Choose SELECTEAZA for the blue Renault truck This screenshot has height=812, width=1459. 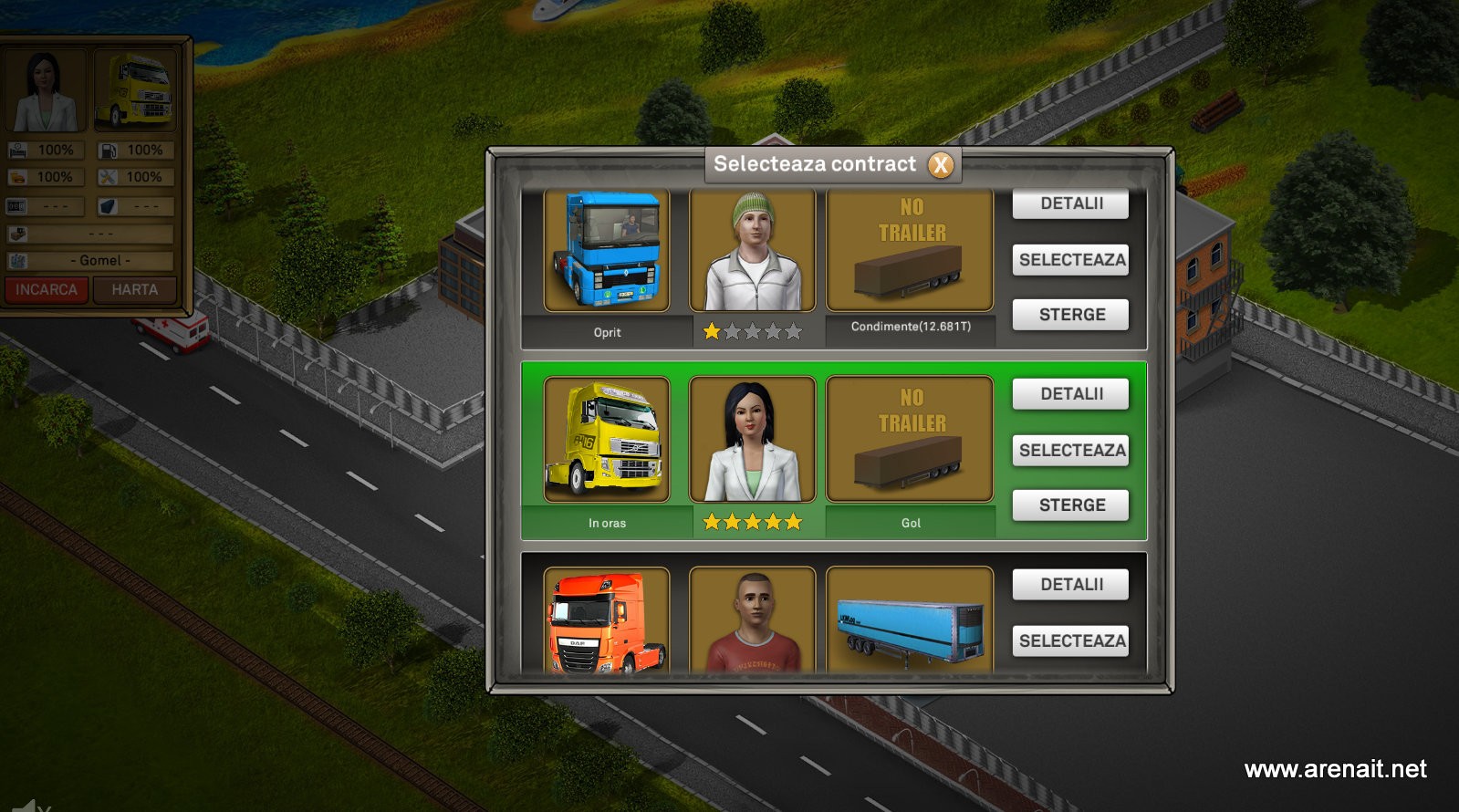click(x=1070, y=260)
